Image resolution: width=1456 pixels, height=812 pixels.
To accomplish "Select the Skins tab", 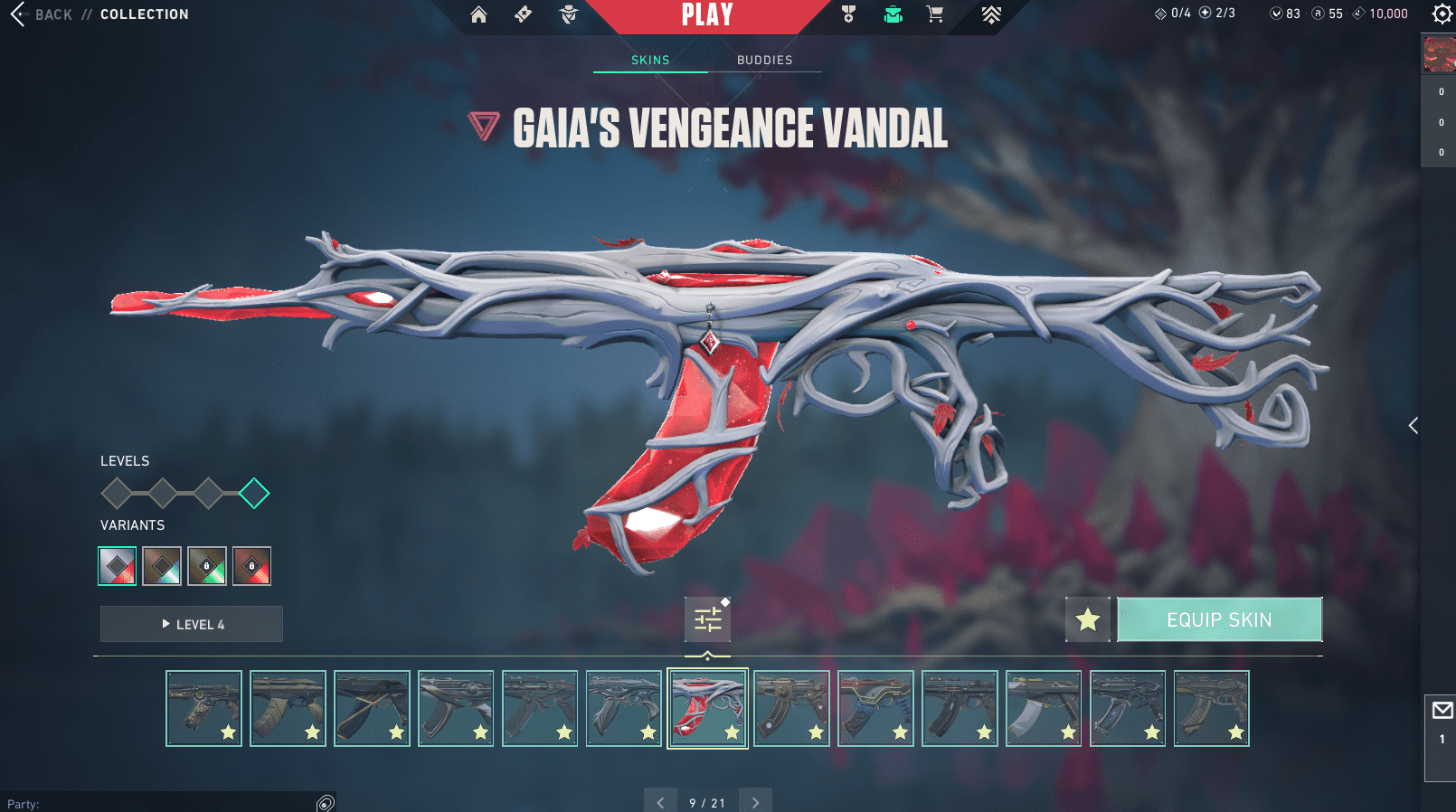I will [x=650, y=60].
